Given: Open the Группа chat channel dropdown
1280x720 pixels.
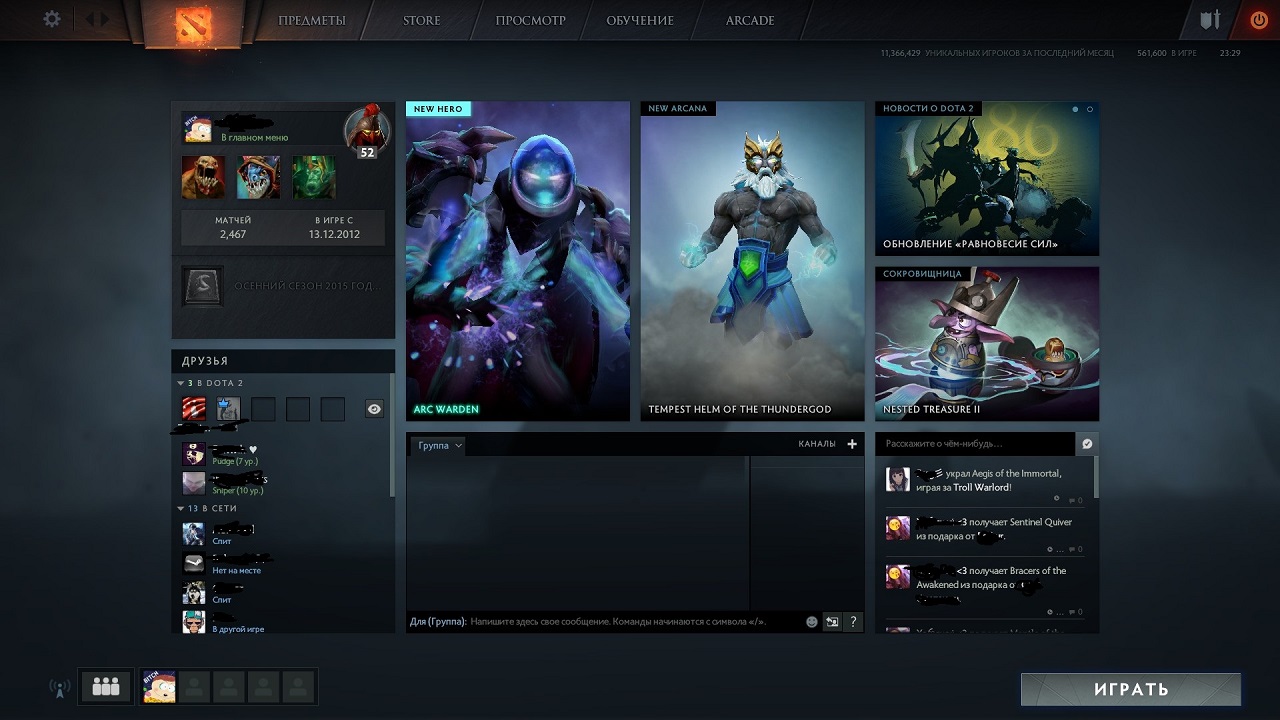Looking at the screenshot, I should pos(439,445).
